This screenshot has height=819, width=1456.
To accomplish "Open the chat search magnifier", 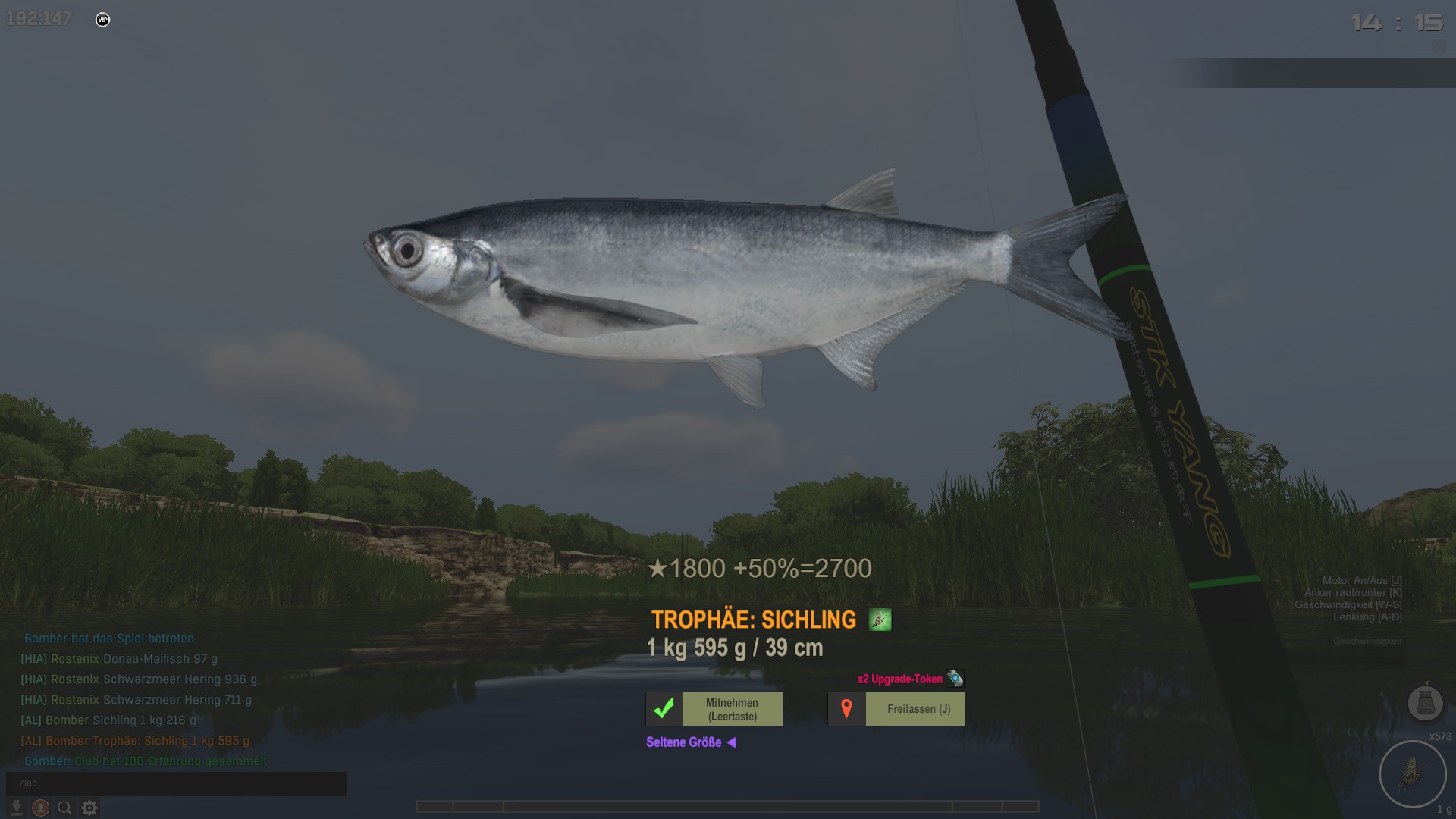I will (x=65, y=808).
